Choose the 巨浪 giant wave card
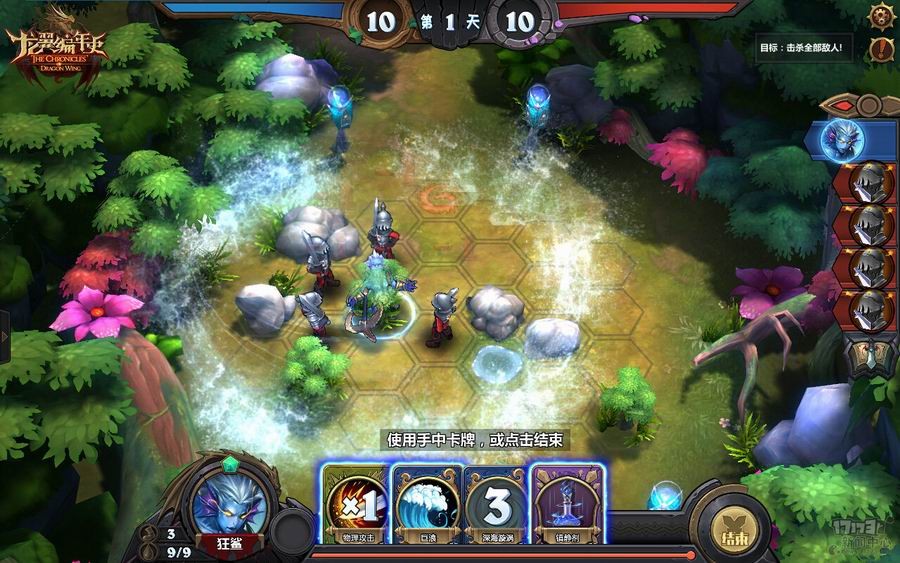Image resolution: width=900 pixels, height=563 pixels. (x=427, y=503)
